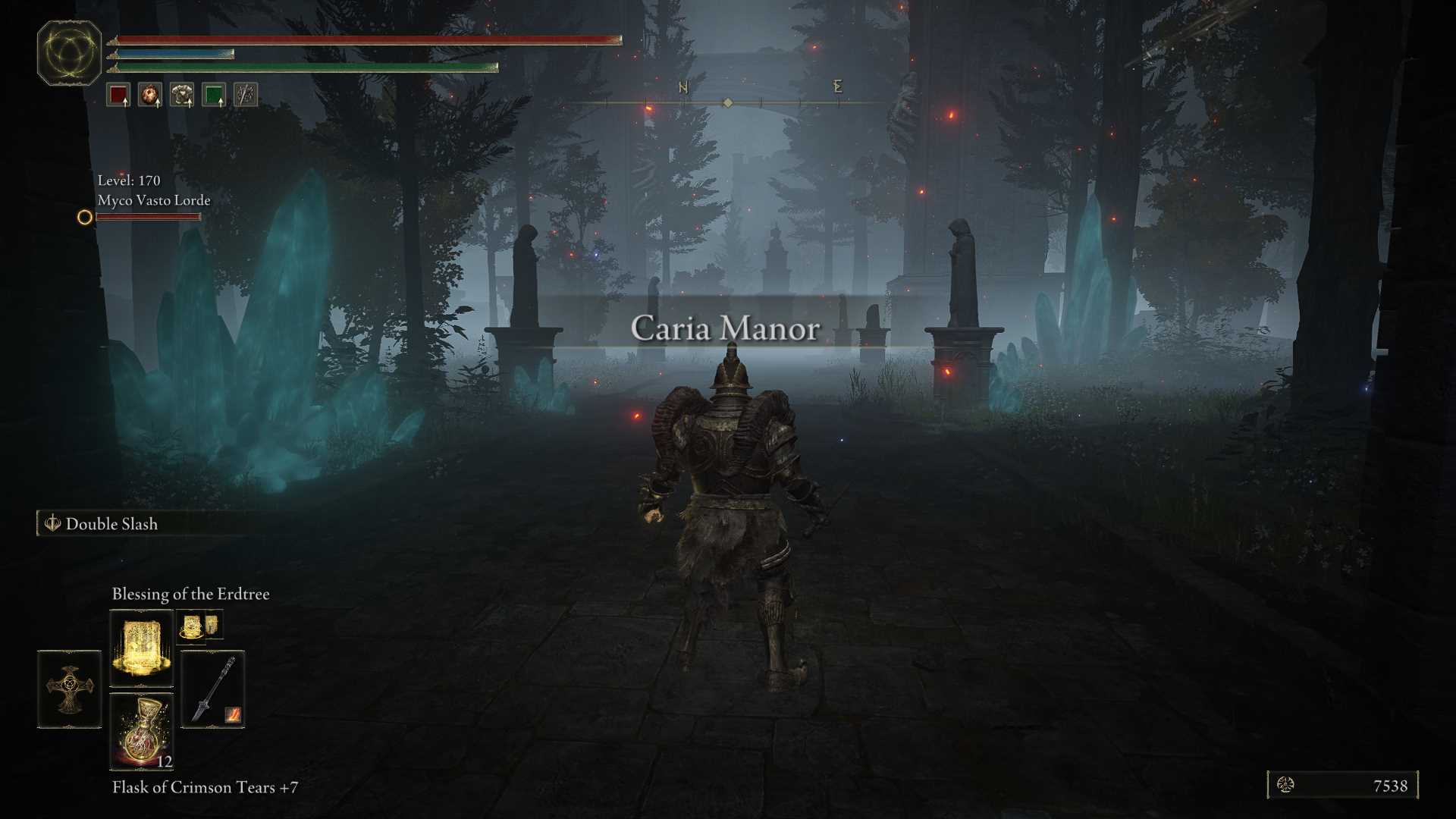Select the cross-shaped sacred seal slot
The width and height of the screenshot is (1456, 819).
pos(69,689)
